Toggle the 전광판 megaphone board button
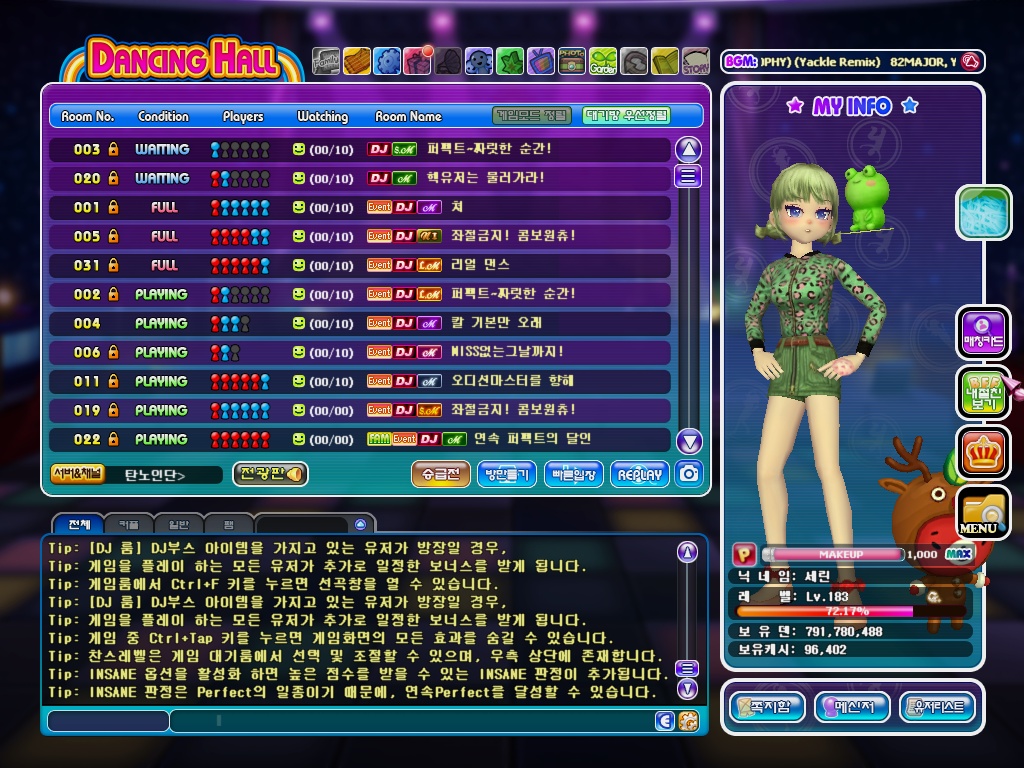Image resolution: width=1024 pixels, height=768 pixels. pyautogui.click(x=270, y=474)
